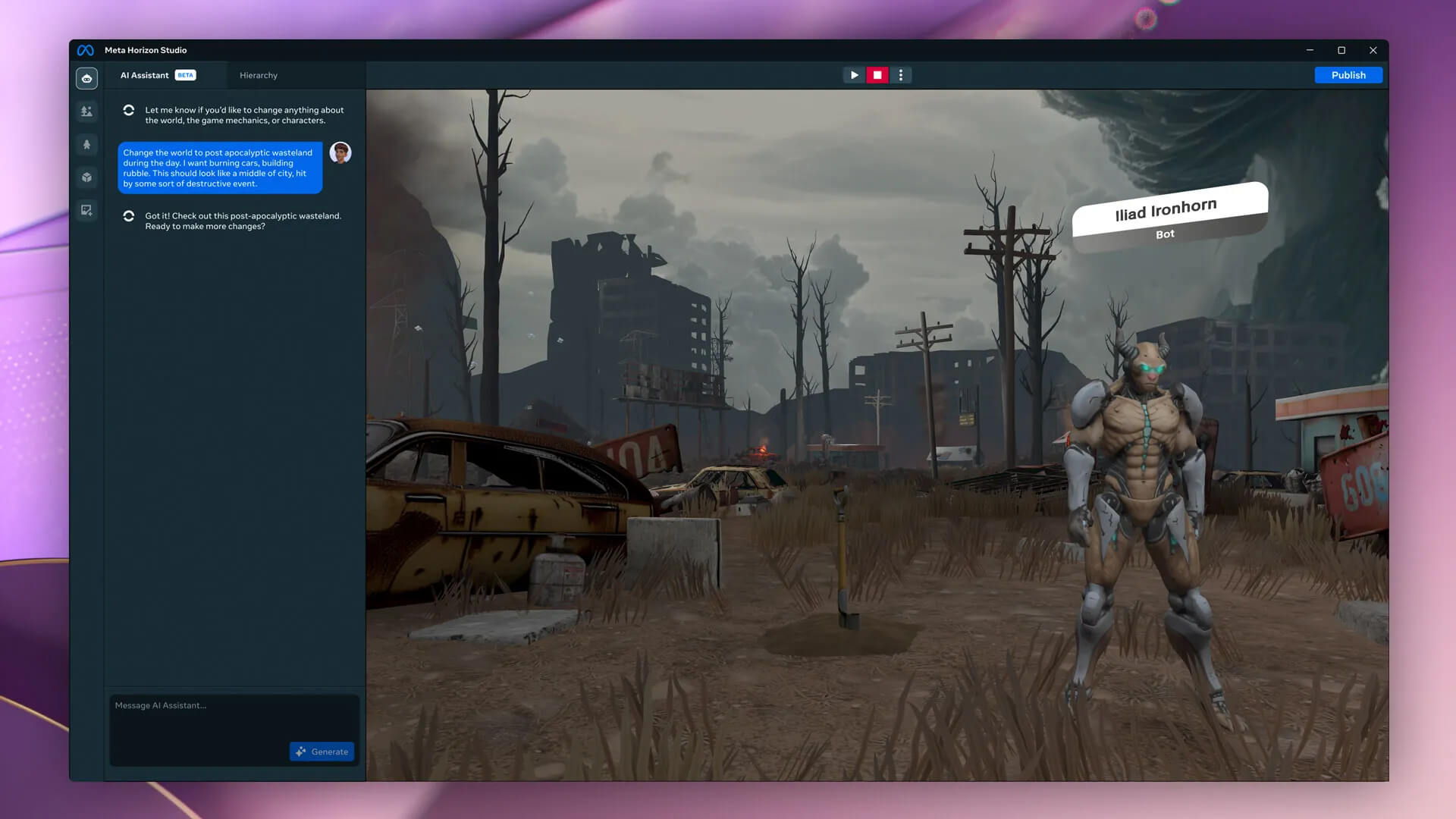Open the landscape environment sidebar icon
1456x819 pixels.
pos(87,111)
